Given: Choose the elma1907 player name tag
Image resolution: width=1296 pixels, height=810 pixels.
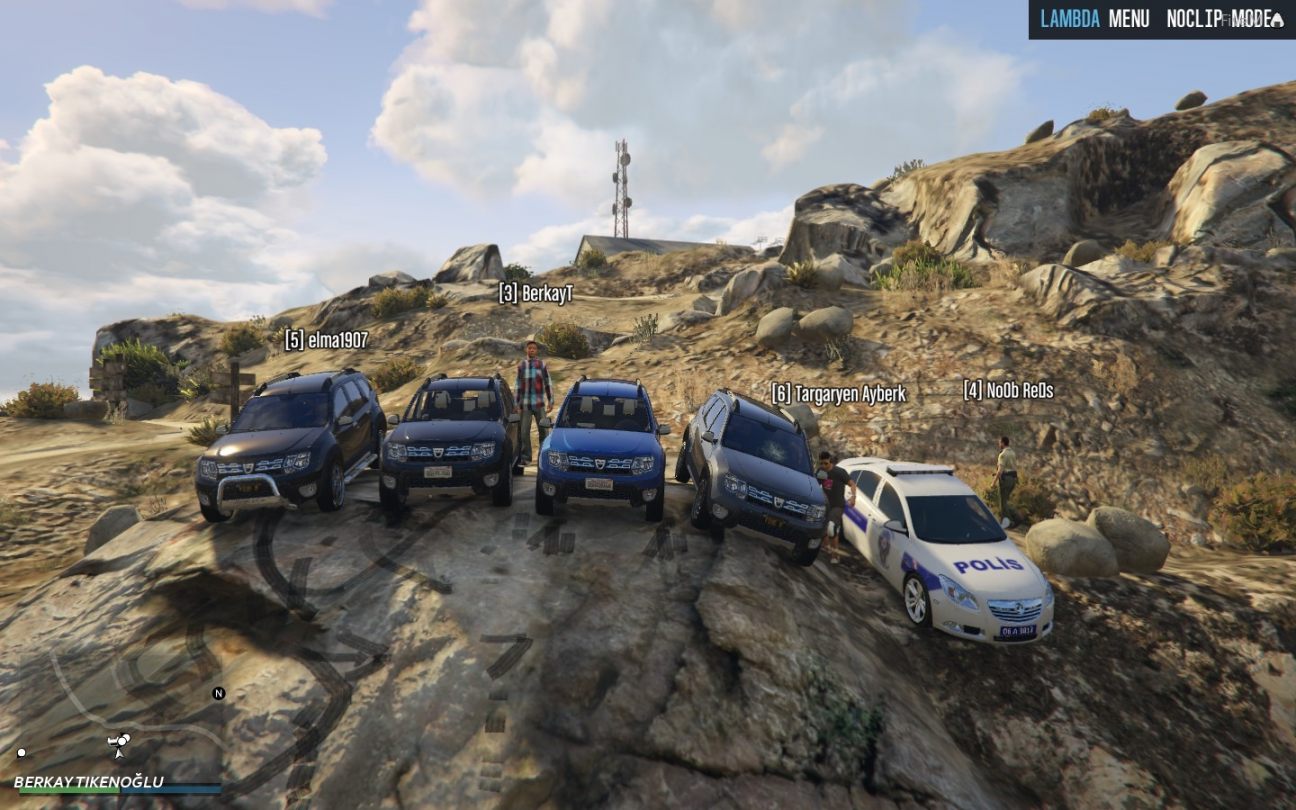Looking at the screenshot, I should point(326,340).
